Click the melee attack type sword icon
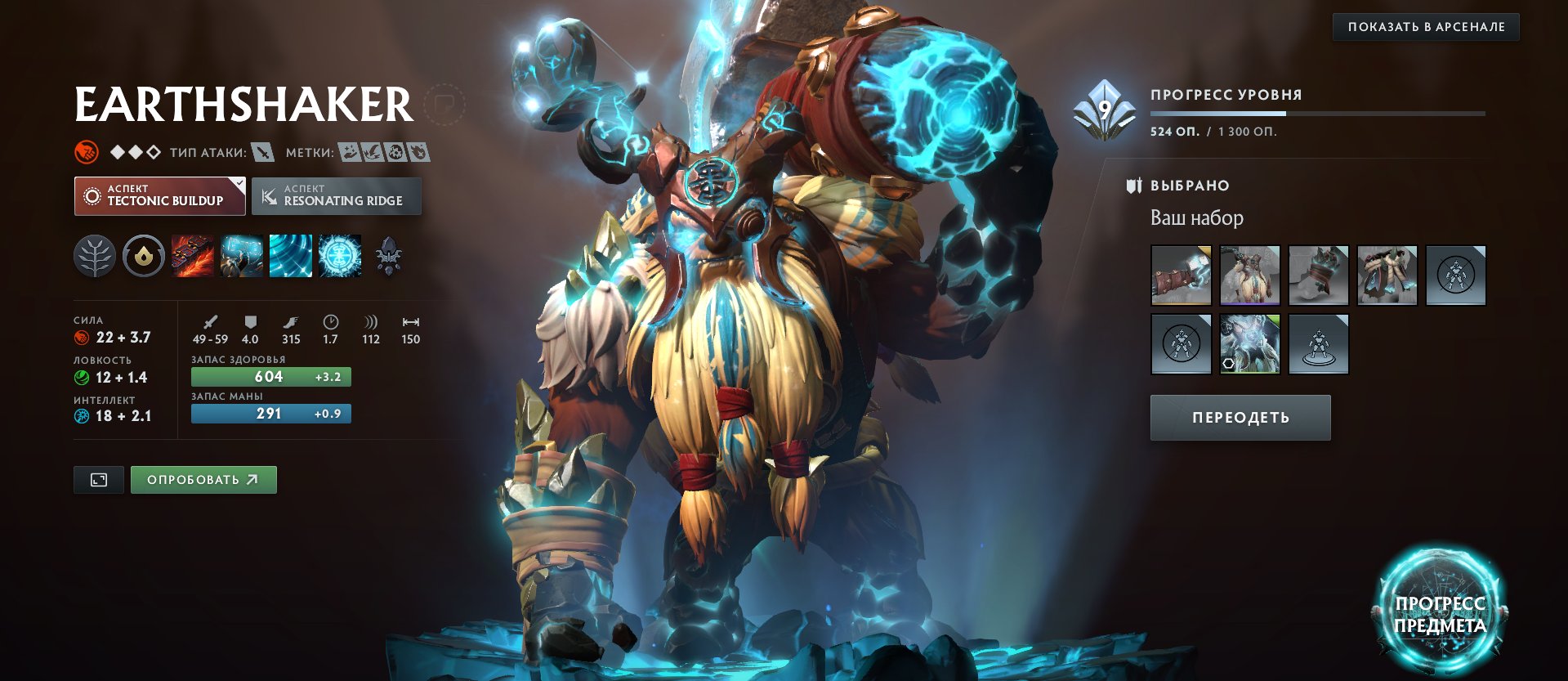Screen dimensions: 1568x681 pos(261,150)
